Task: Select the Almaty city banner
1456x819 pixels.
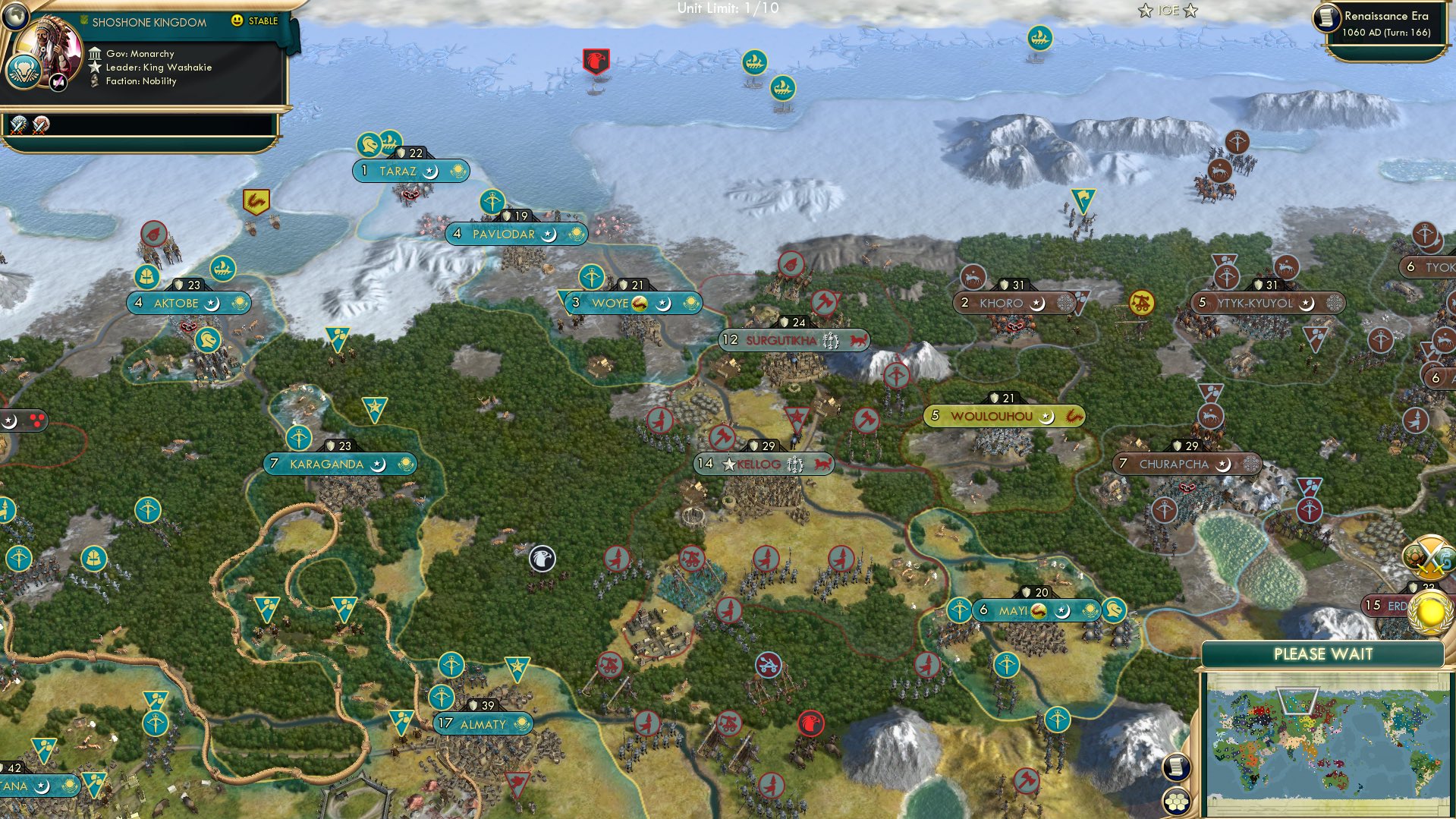Action: (x=483, y=724)
